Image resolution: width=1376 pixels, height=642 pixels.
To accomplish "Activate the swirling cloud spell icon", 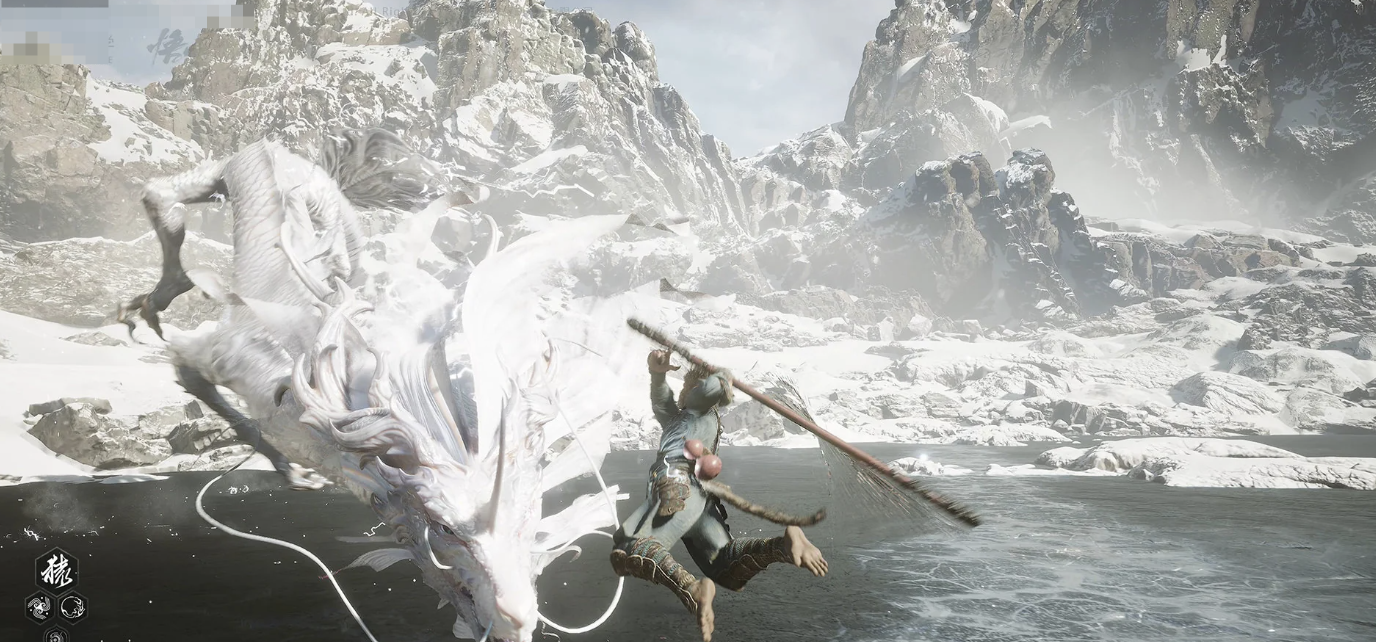I will click(x=39, y=605).
